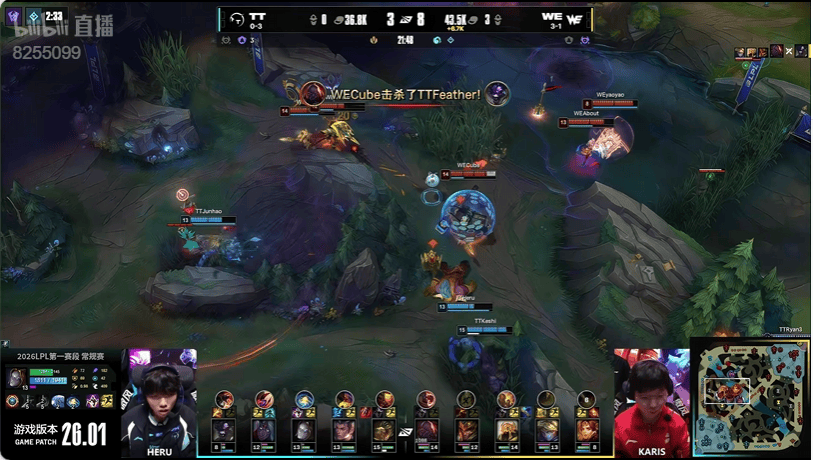This screenshot has width=813, height=460.
Task: Click the WECube killer portrait in the kill banner
Action: (x=313, y=94)
